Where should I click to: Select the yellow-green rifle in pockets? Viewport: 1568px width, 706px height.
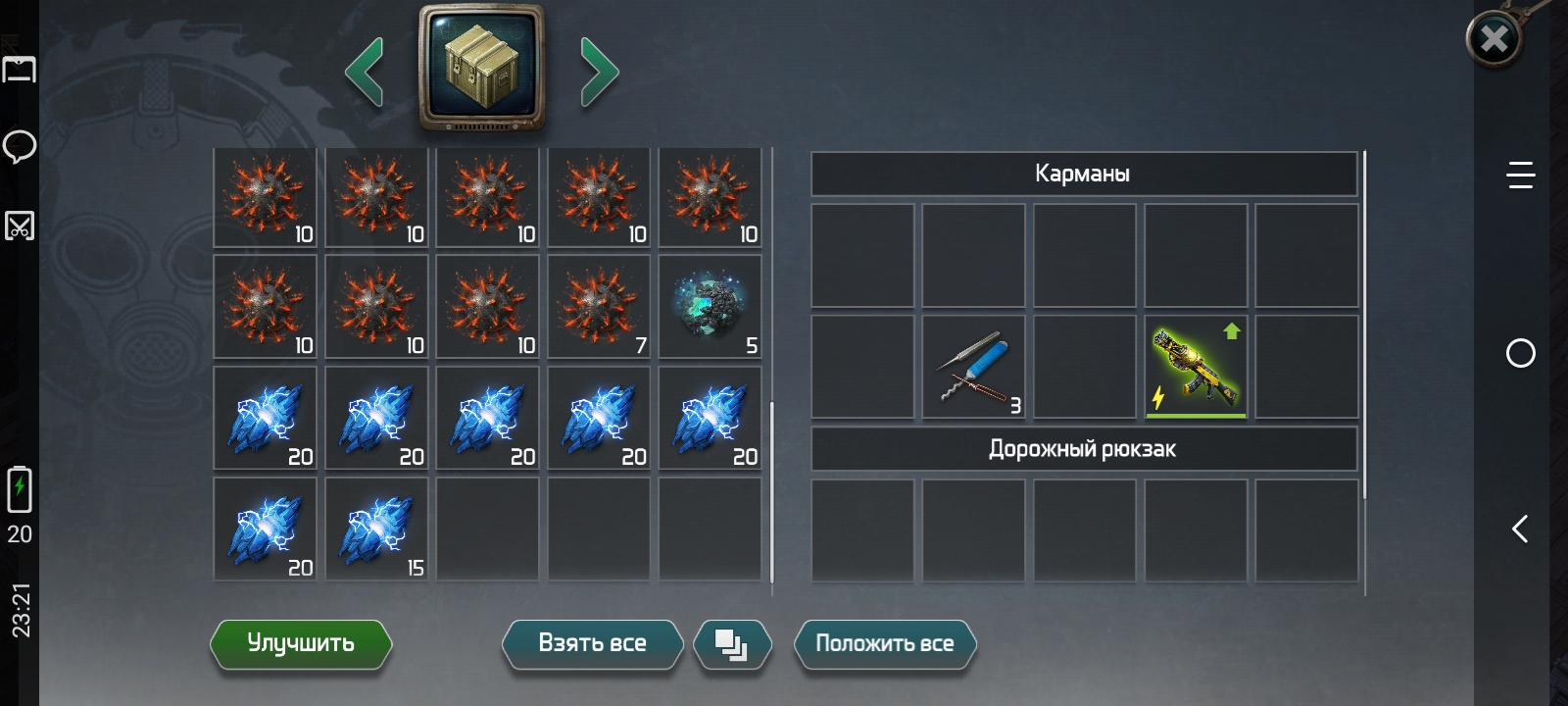pyautogui.click(x=1196, y=368)
